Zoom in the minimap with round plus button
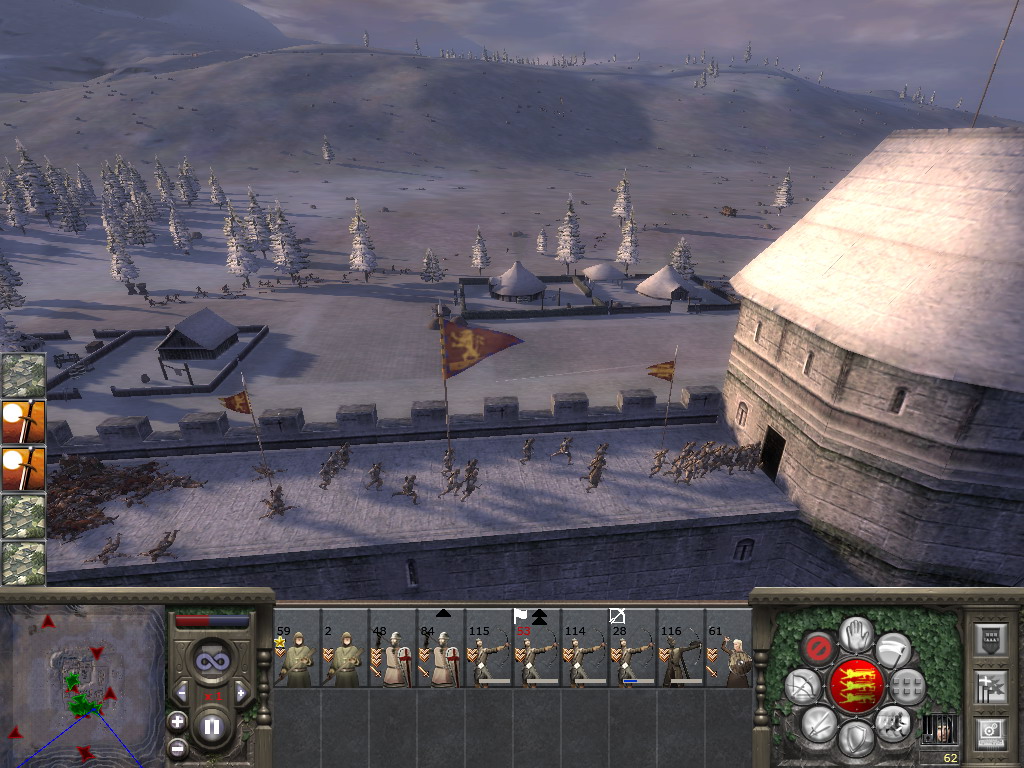Screen dimensions: 1024x768 177,721
